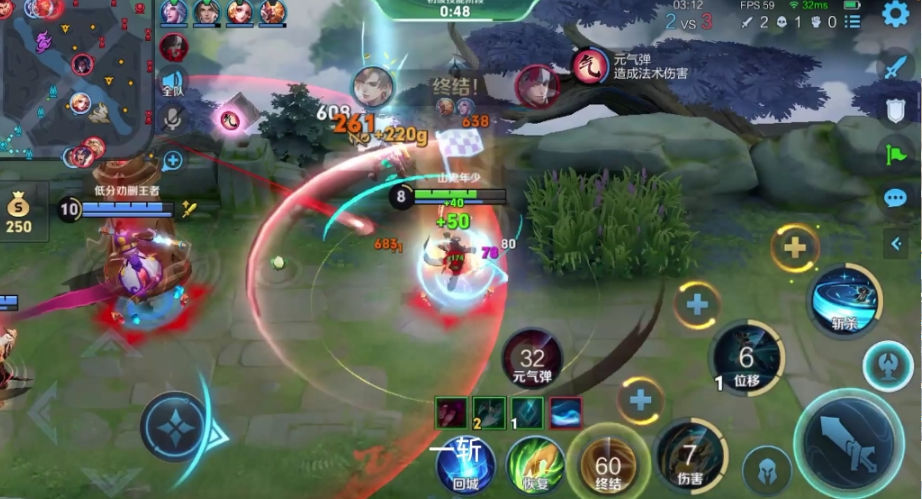Activate the blue wave item slot

coord(565,411)
